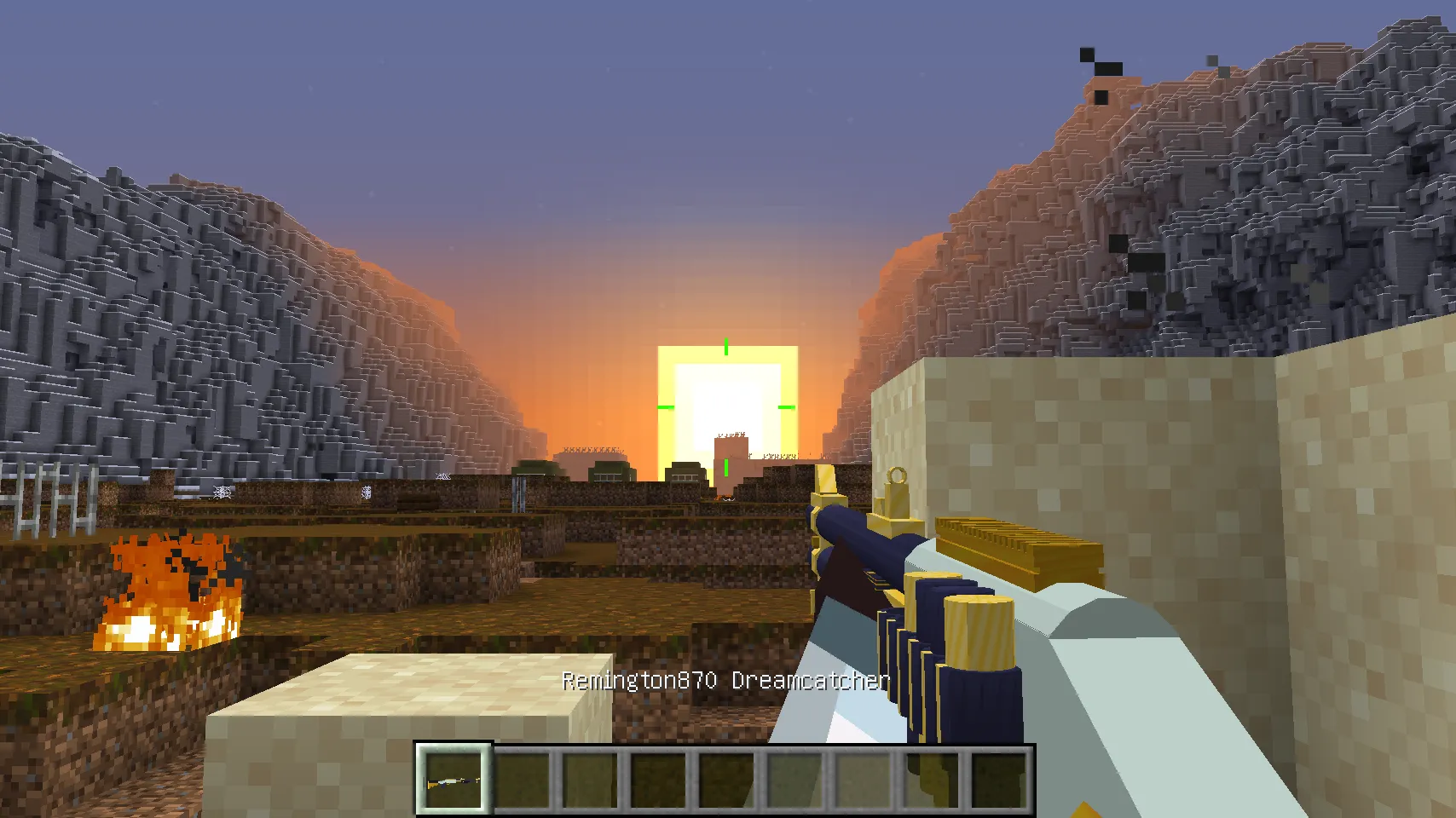Click the fourth hotbar slot
The width and height of the screenshot is (1456, 818).
pyautogui.click(x=656, y=778)
